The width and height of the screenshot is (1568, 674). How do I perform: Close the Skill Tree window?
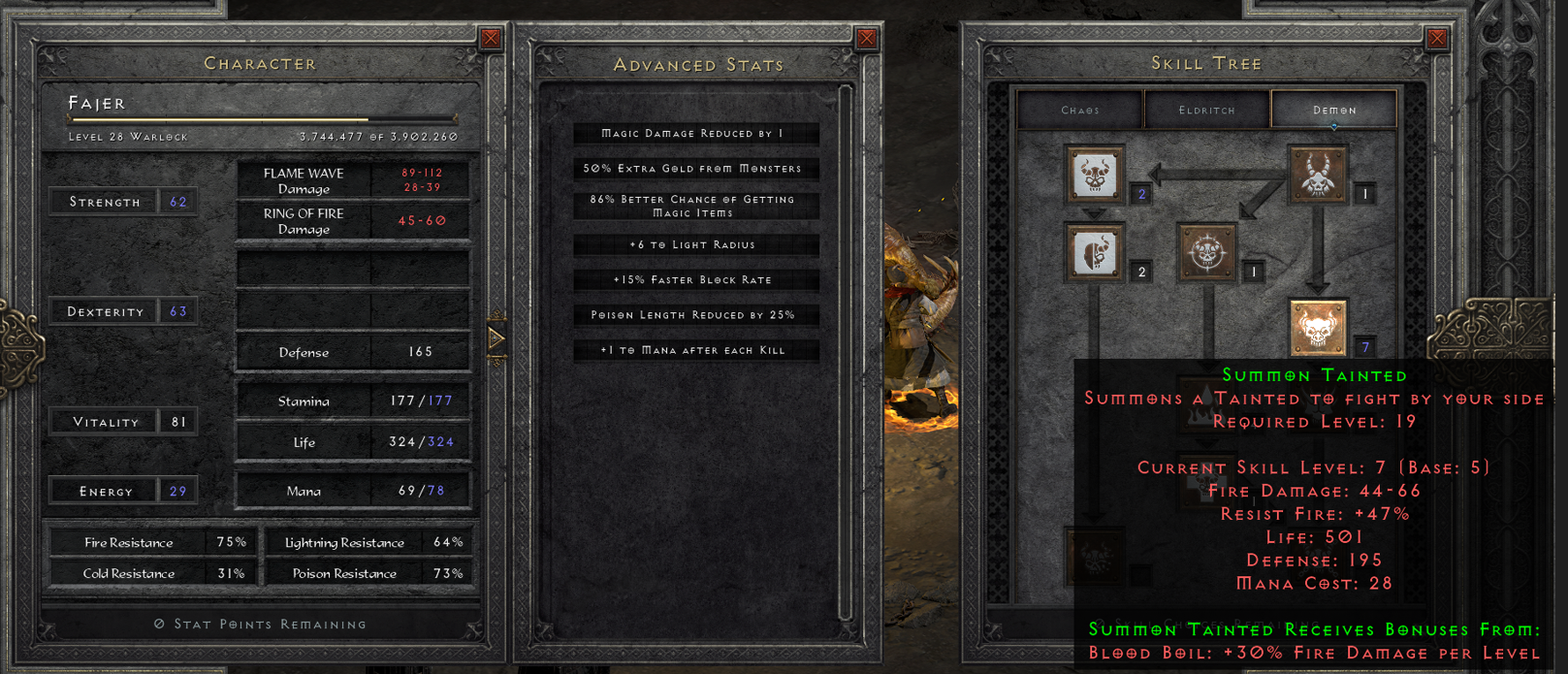point(1437,39)
